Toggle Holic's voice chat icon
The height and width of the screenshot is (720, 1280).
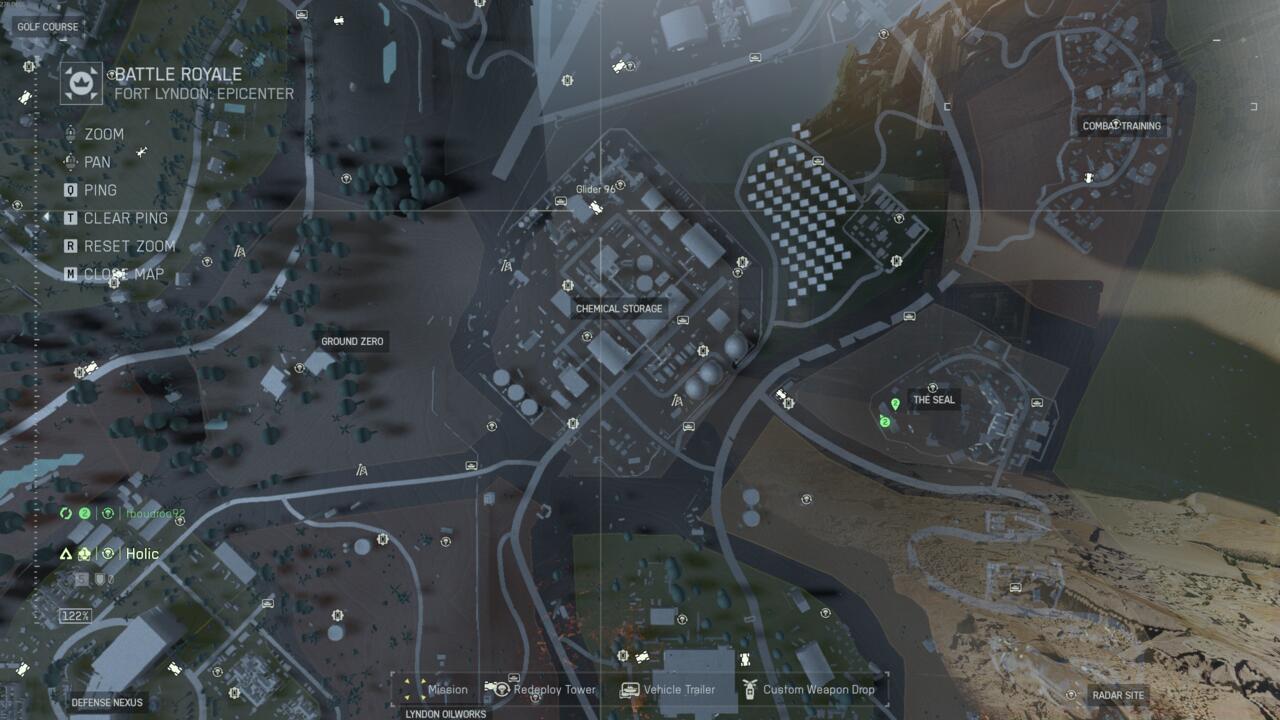point(107,553)
